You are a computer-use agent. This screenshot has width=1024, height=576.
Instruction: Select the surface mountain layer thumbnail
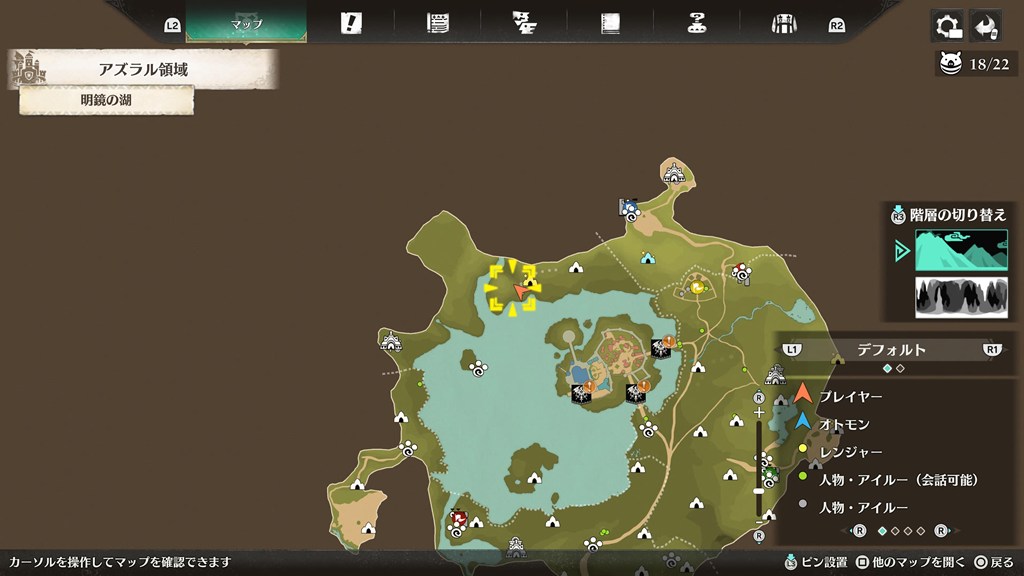[961, 250]
